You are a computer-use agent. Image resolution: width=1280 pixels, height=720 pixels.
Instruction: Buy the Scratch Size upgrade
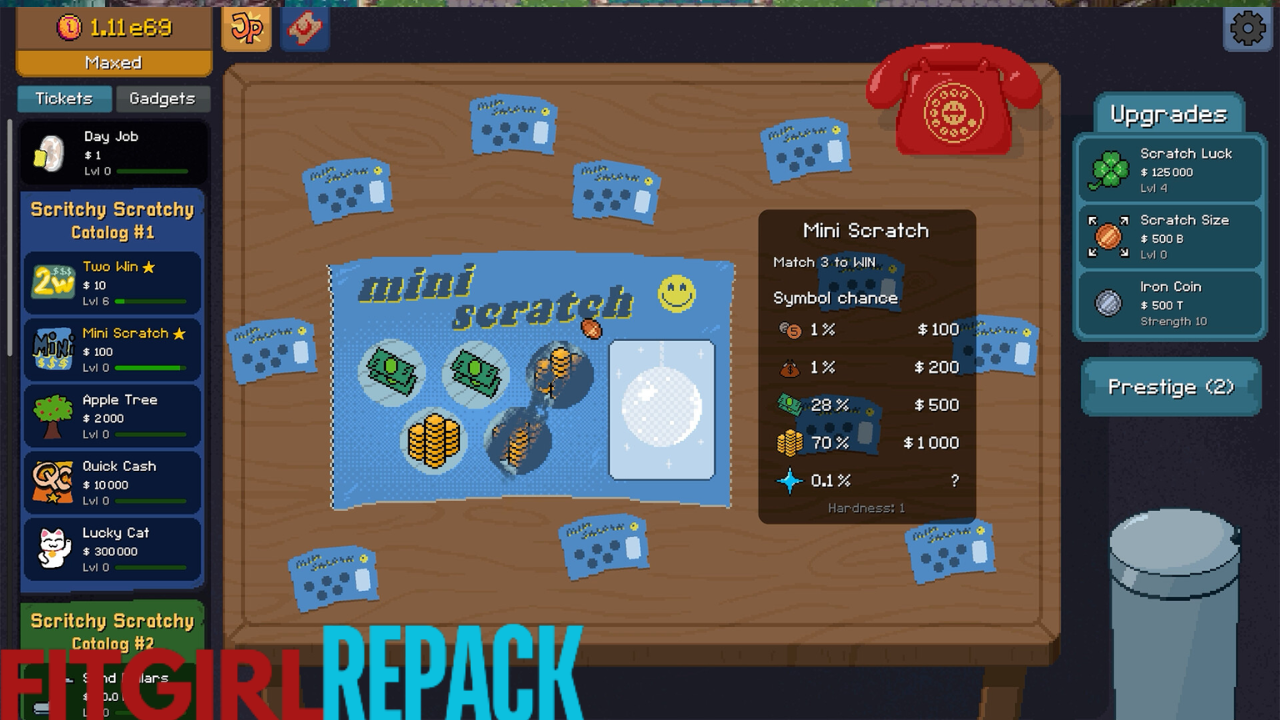(x=1168, y=237)
